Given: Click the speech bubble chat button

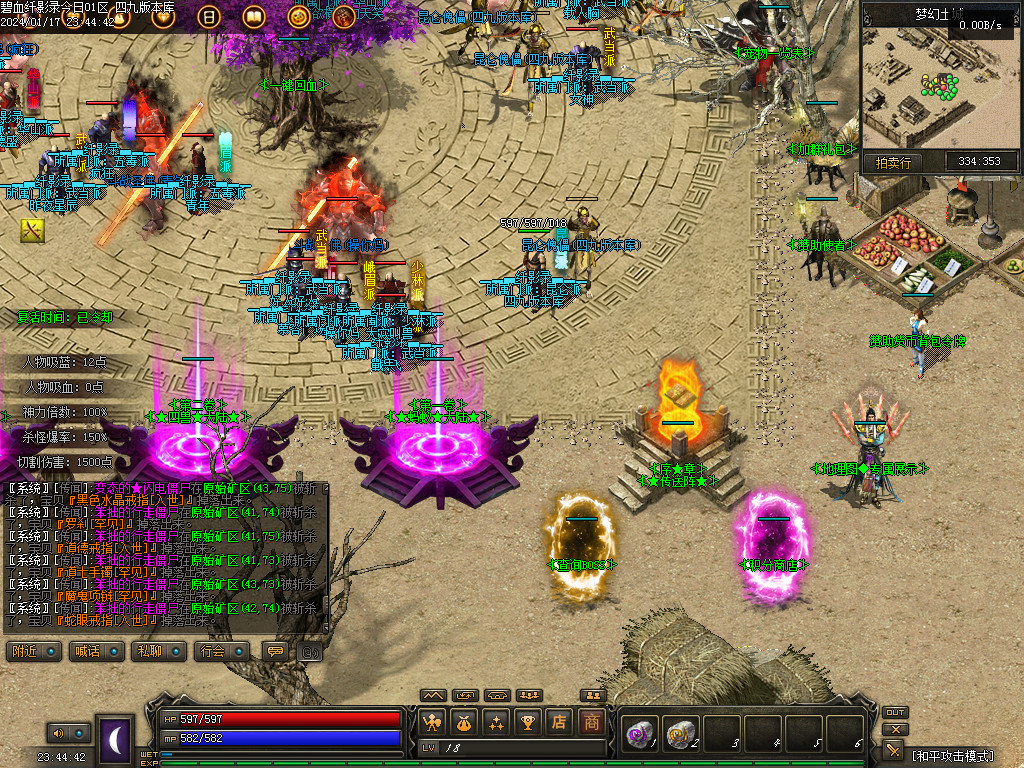Looking at the screenshot, I should 273,651.
